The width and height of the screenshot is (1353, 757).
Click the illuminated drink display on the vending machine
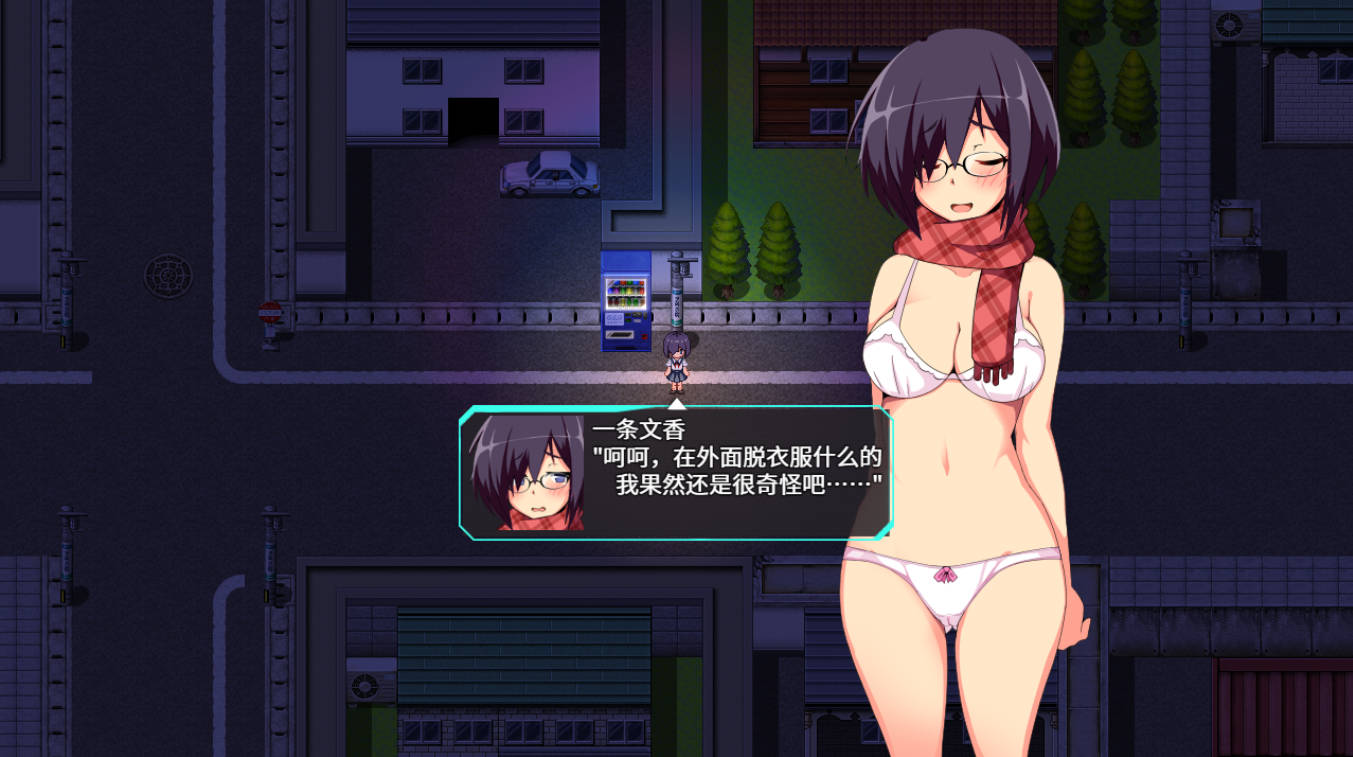(x=626, y=293)
